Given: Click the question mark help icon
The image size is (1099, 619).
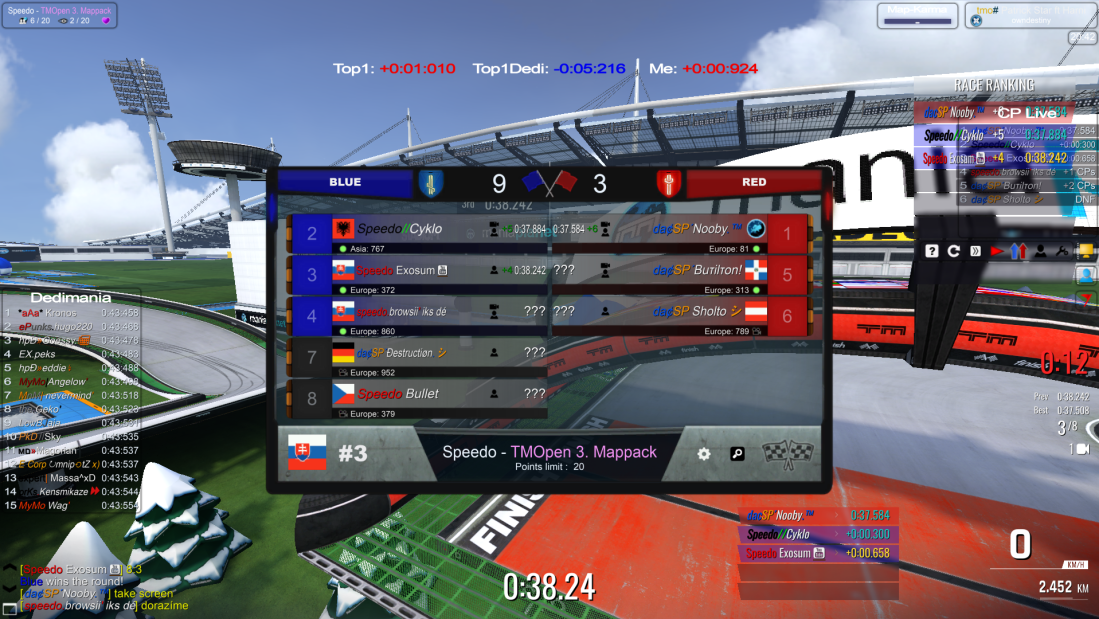Looking at the screenshot, I should coord(932,251).
